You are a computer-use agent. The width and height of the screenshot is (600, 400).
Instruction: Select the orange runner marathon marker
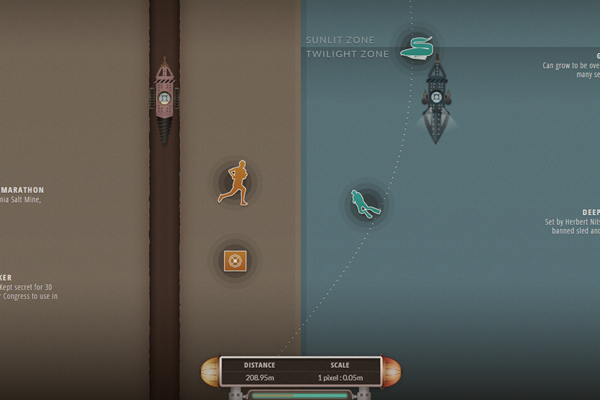tap(234, 183)
